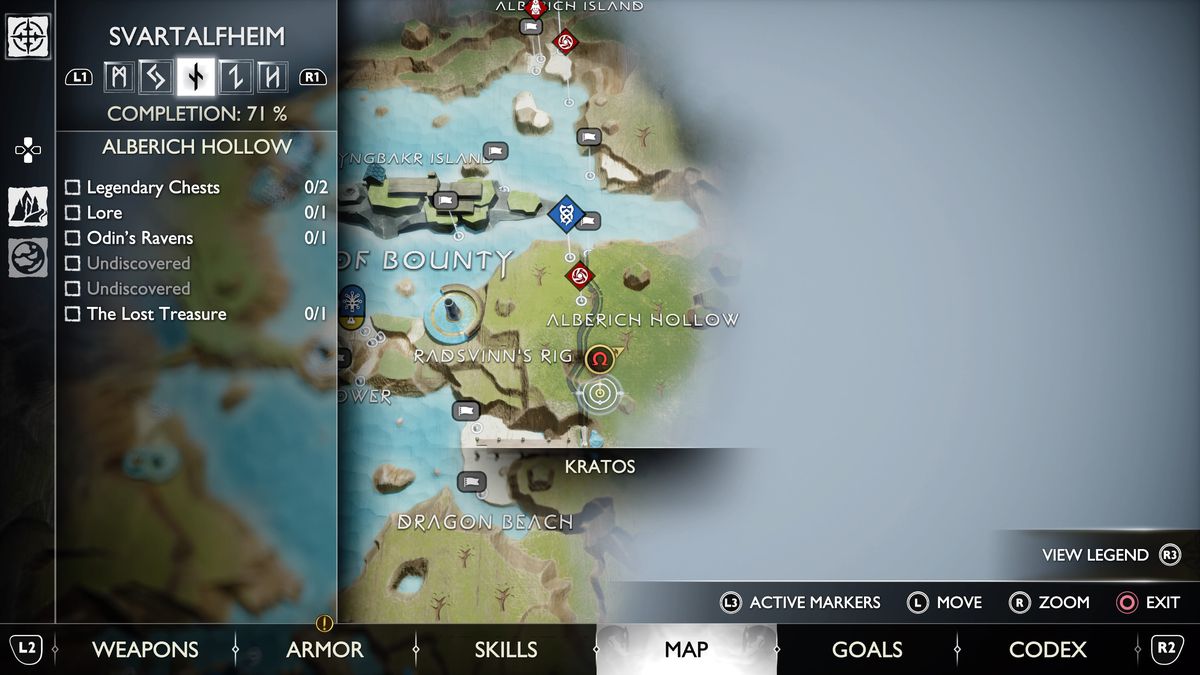Click the blue diamond marker on the map
Image resolution: width=1200 pixels, height=675 pixels.
pos(566,213)
